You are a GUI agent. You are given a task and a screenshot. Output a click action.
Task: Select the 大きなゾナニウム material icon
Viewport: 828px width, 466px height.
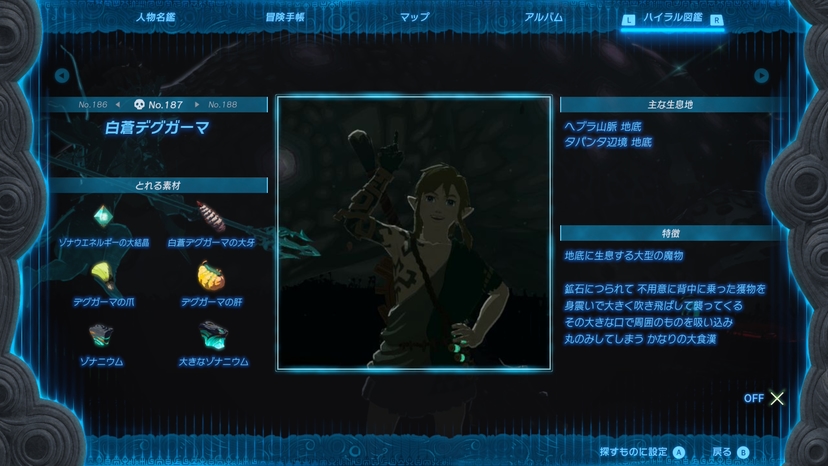(212, 334)
